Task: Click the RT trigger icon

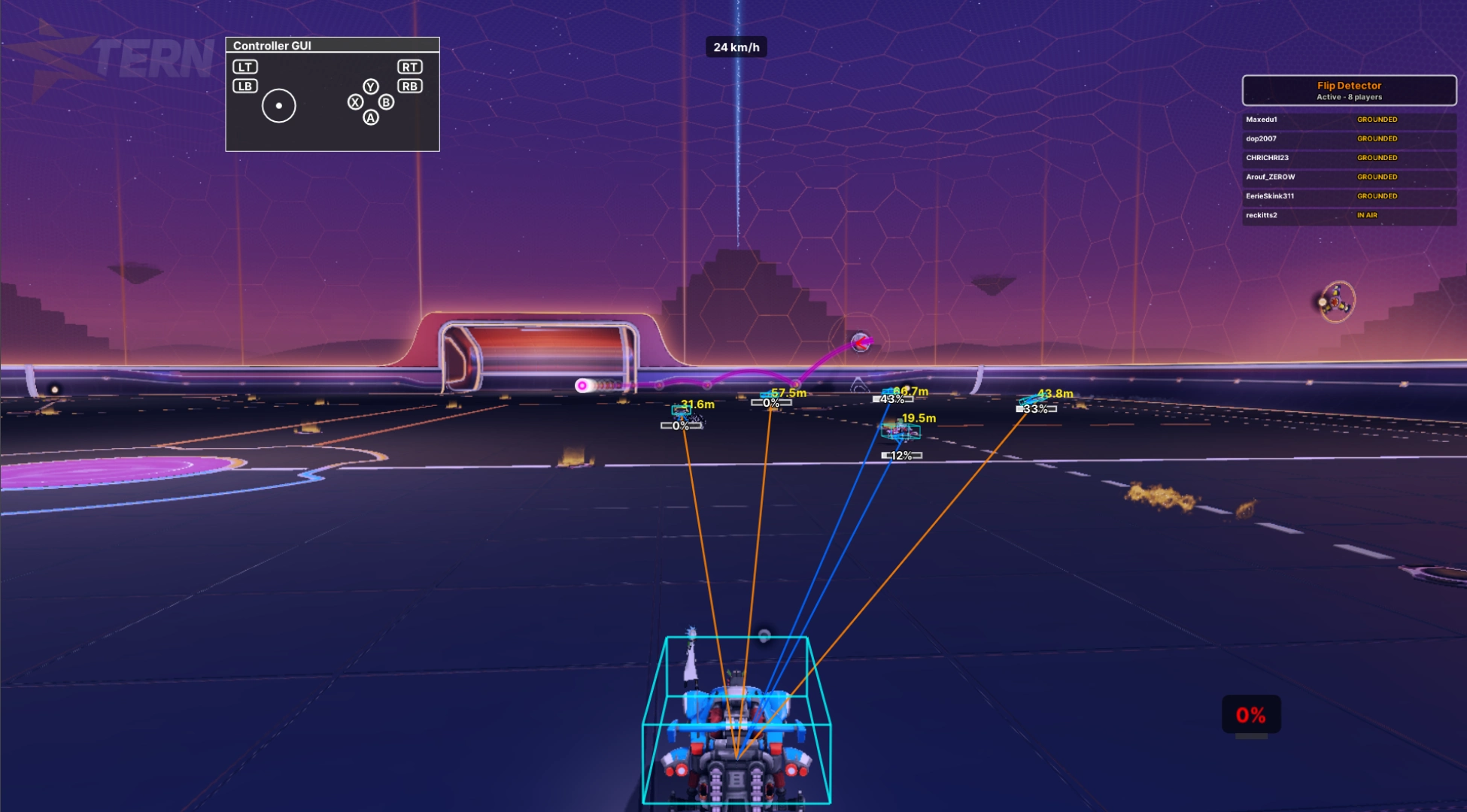Action: coord(409,67)
